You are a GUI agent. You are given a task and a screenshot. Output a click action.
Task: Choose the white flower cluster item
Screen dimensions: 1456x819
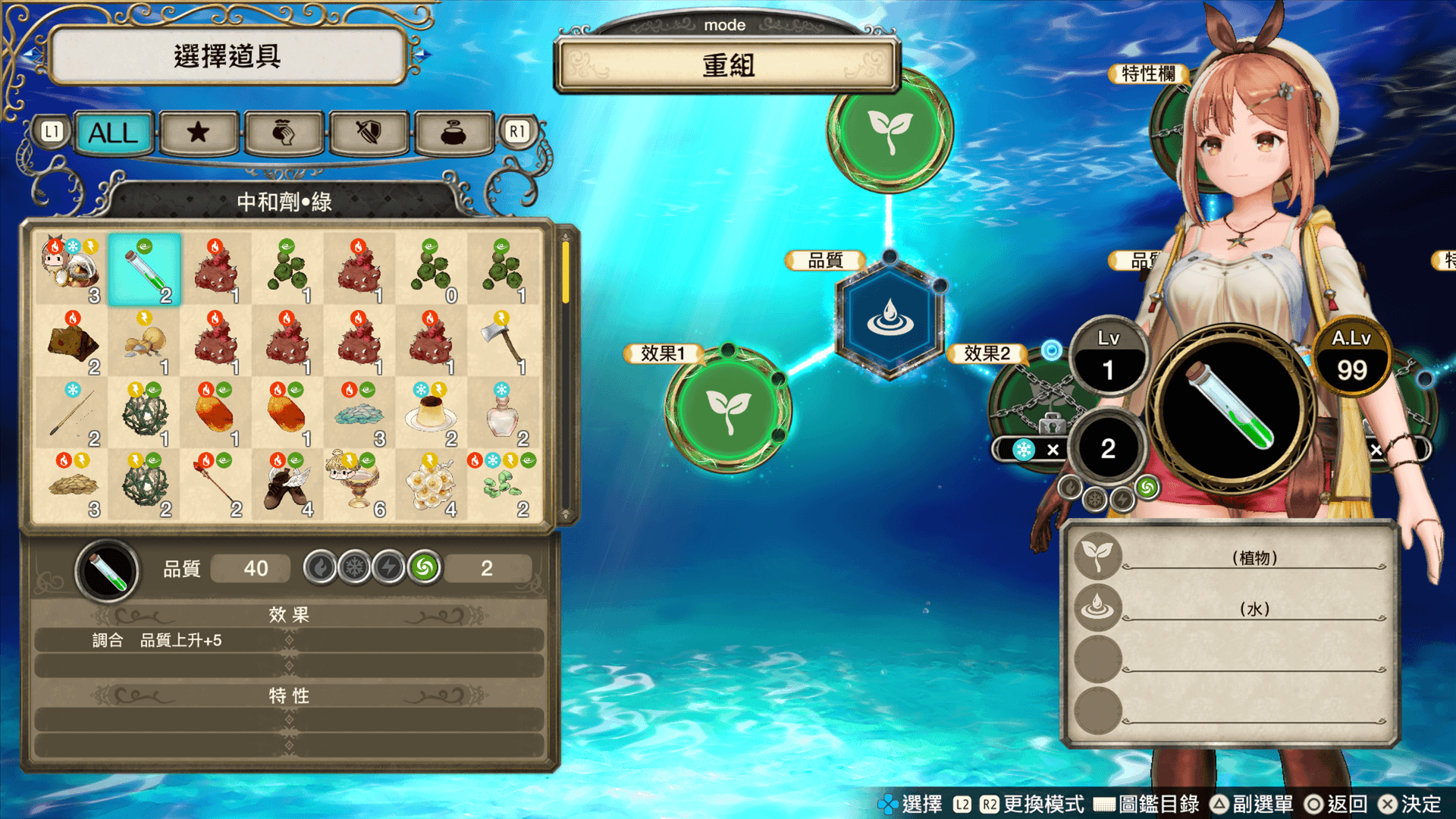pos(431,485)
